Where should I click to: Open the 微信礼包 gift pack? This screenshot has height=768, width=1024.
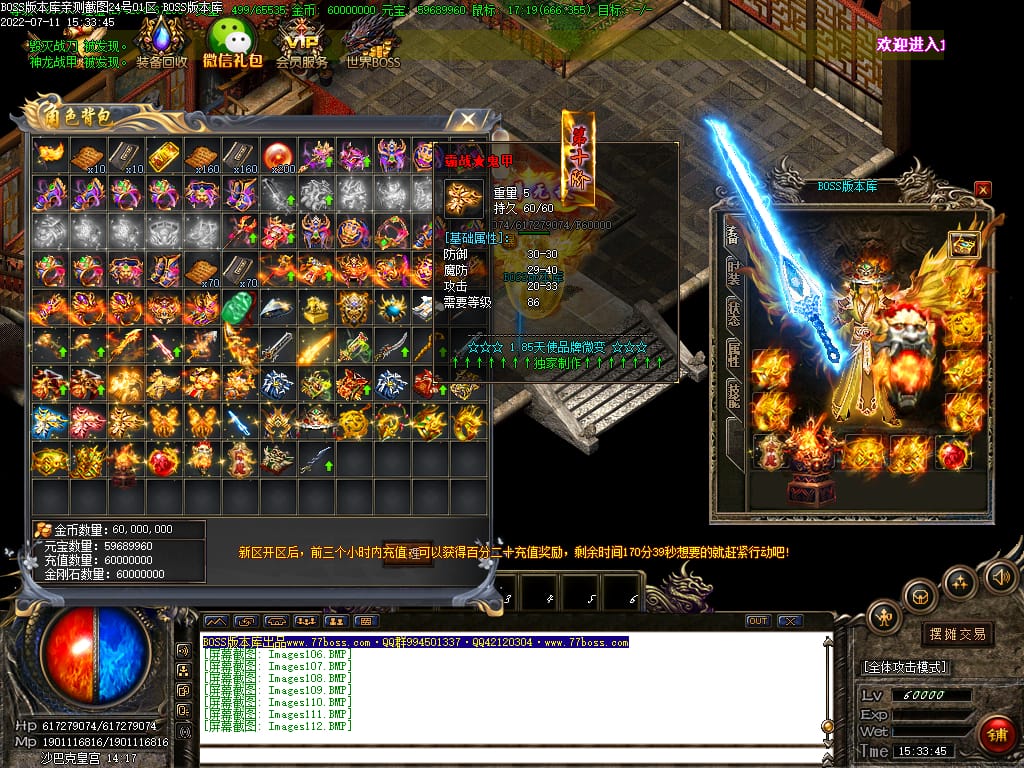tap(231, 46)
